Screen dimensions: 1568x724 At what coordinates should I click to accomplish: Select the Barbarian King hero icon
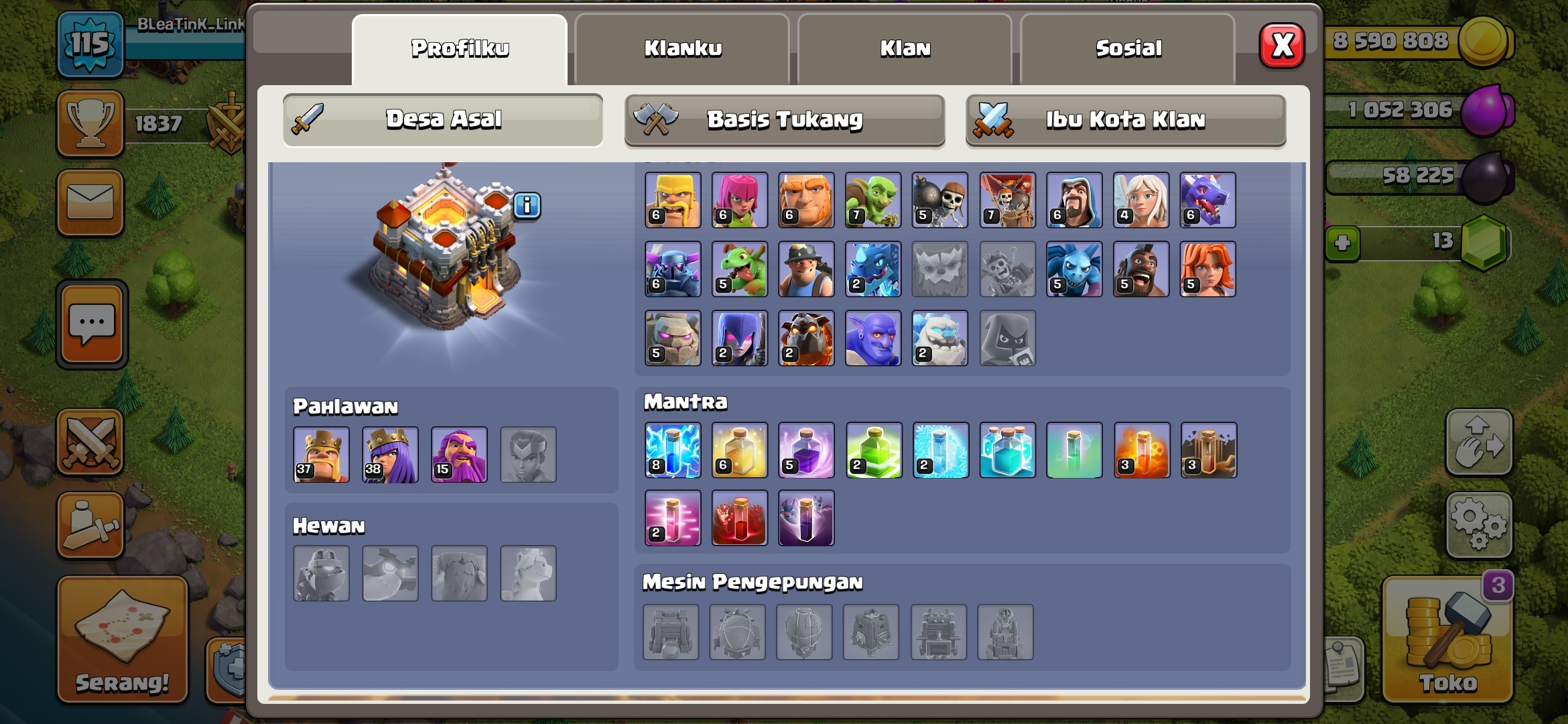click(321, 455)
